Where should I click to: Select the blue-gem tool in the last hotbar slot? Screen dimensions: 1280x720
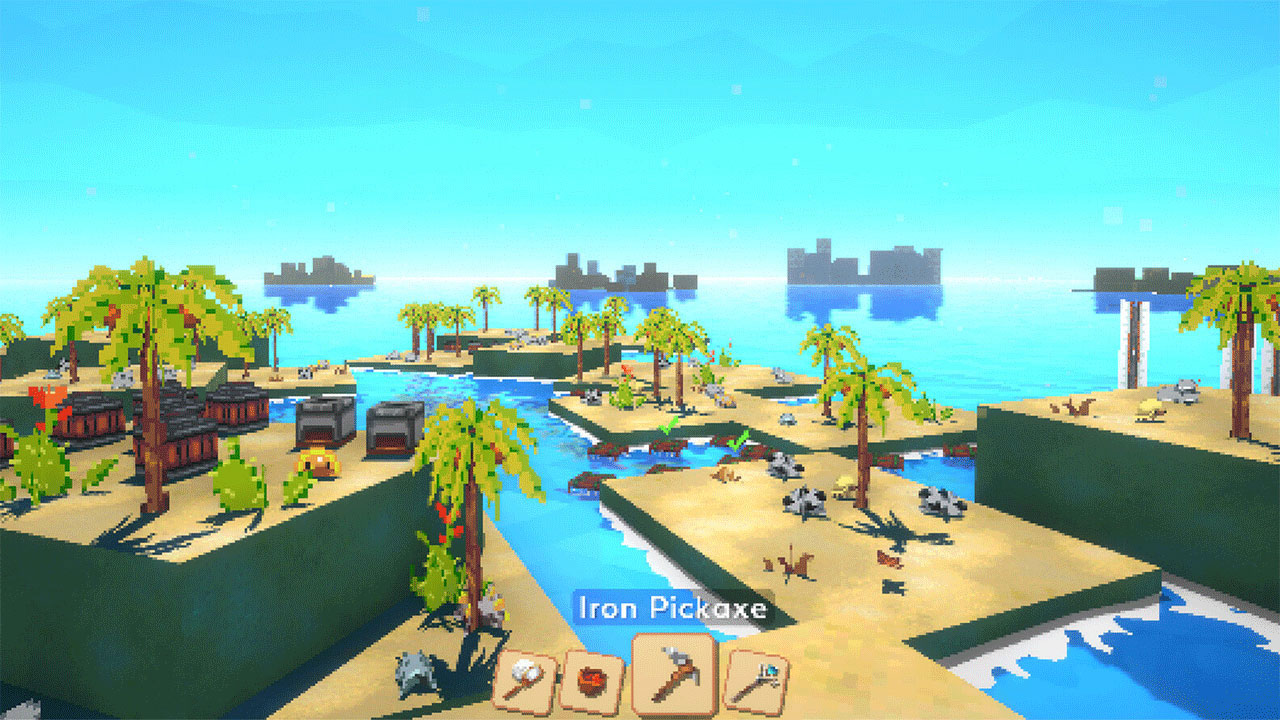pyautogui.click(x=757, y=677)
